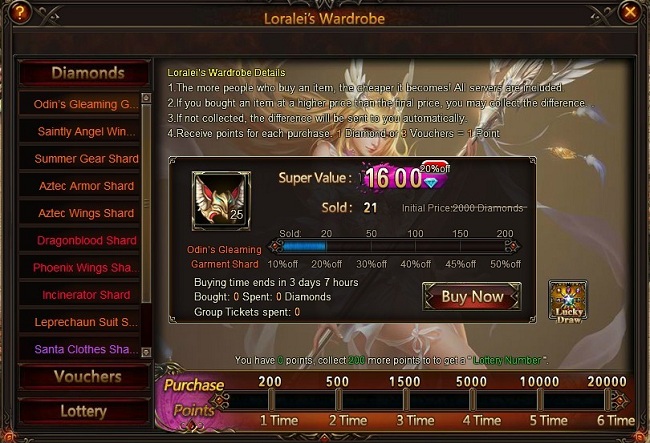The height and width of the screenshot is (443, 650).
Task: Open the help question mark button
Action: [19, 13]
